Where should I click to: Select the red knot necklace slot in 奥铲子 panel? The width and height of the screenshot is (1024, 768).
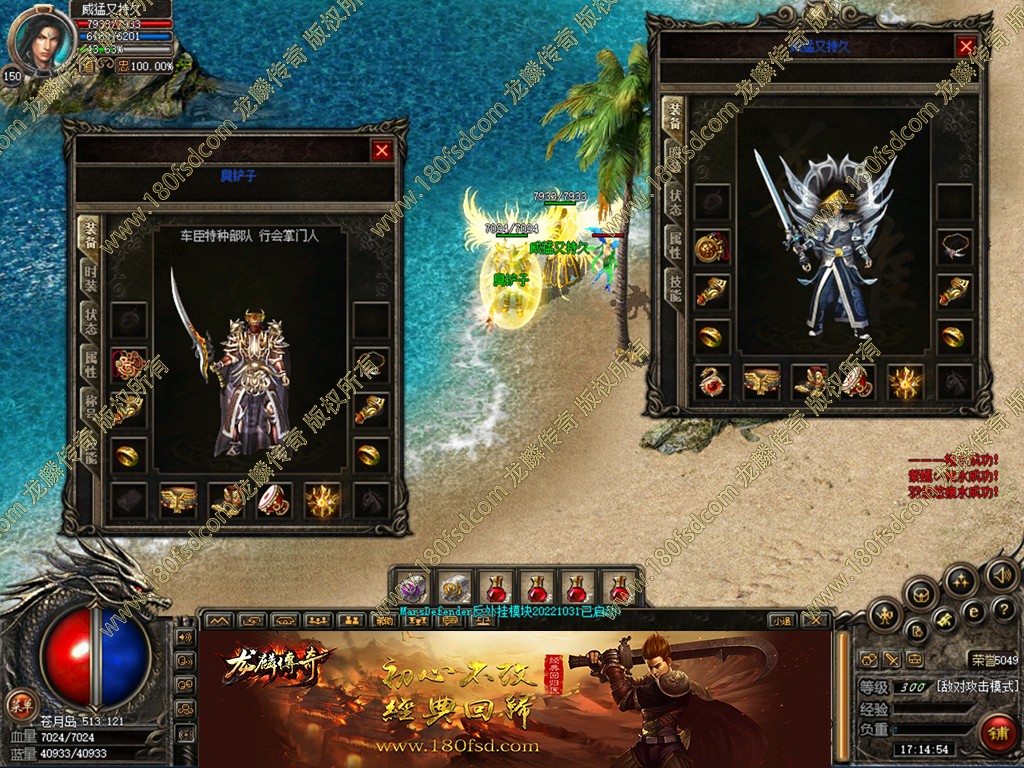click(x=129, y=364)
